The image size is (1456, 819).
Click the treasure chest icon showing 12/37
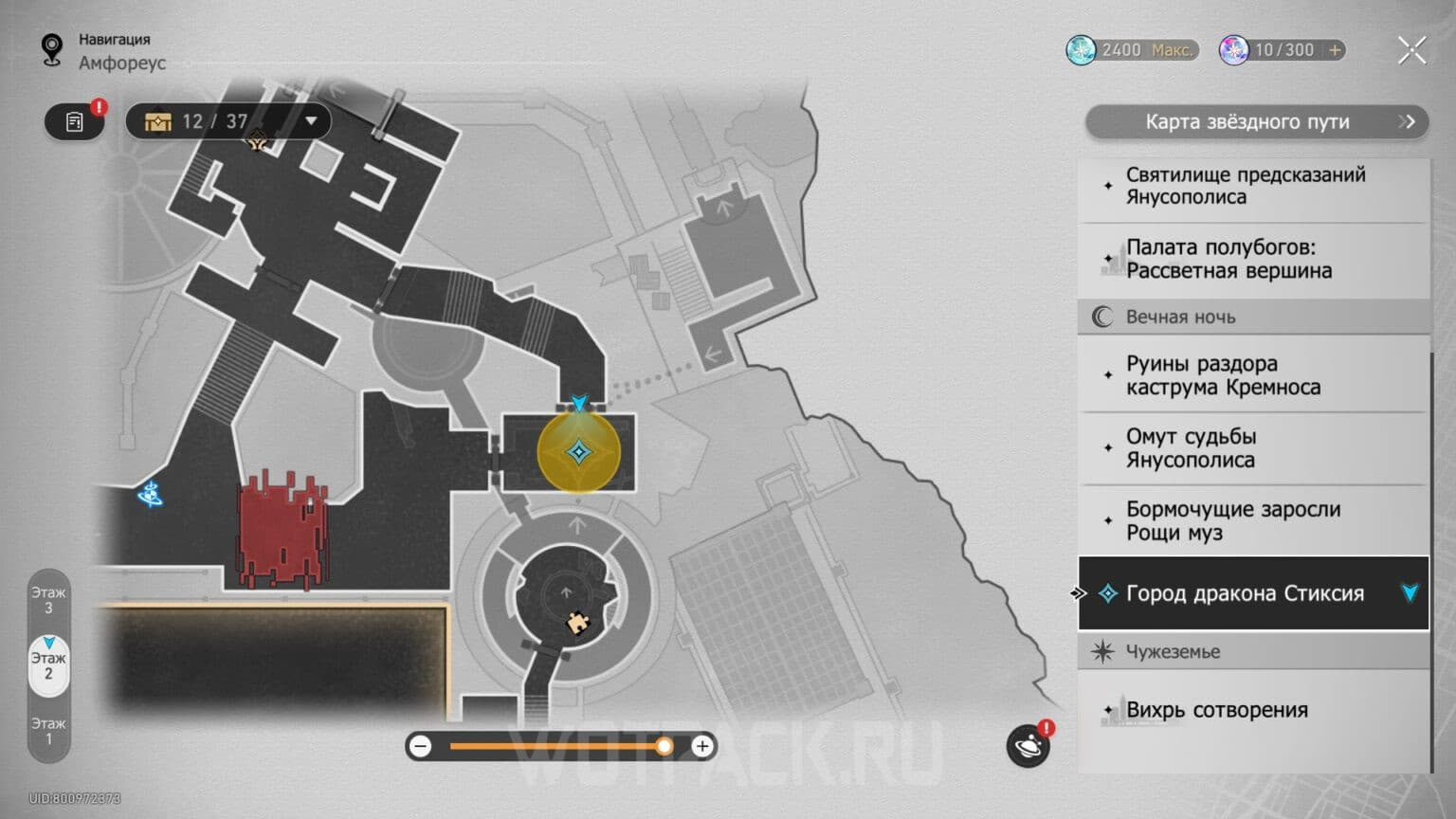tap(157, 121)
